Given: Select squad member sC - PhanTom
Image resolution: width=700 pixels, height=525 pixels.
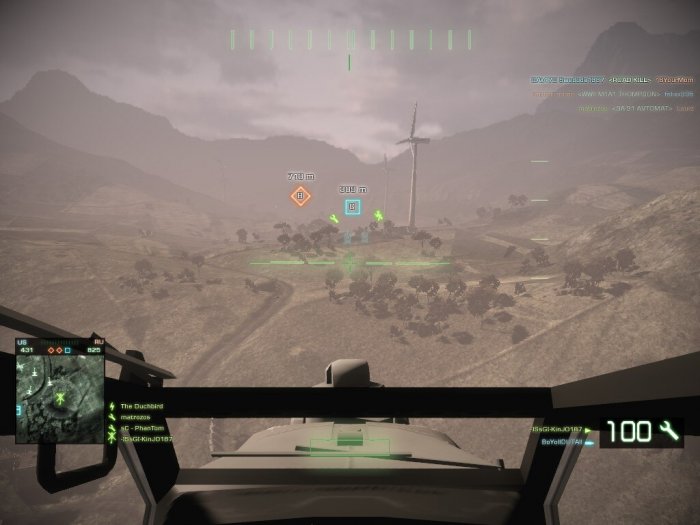Looking at the screenshot, I should point(141,428).
